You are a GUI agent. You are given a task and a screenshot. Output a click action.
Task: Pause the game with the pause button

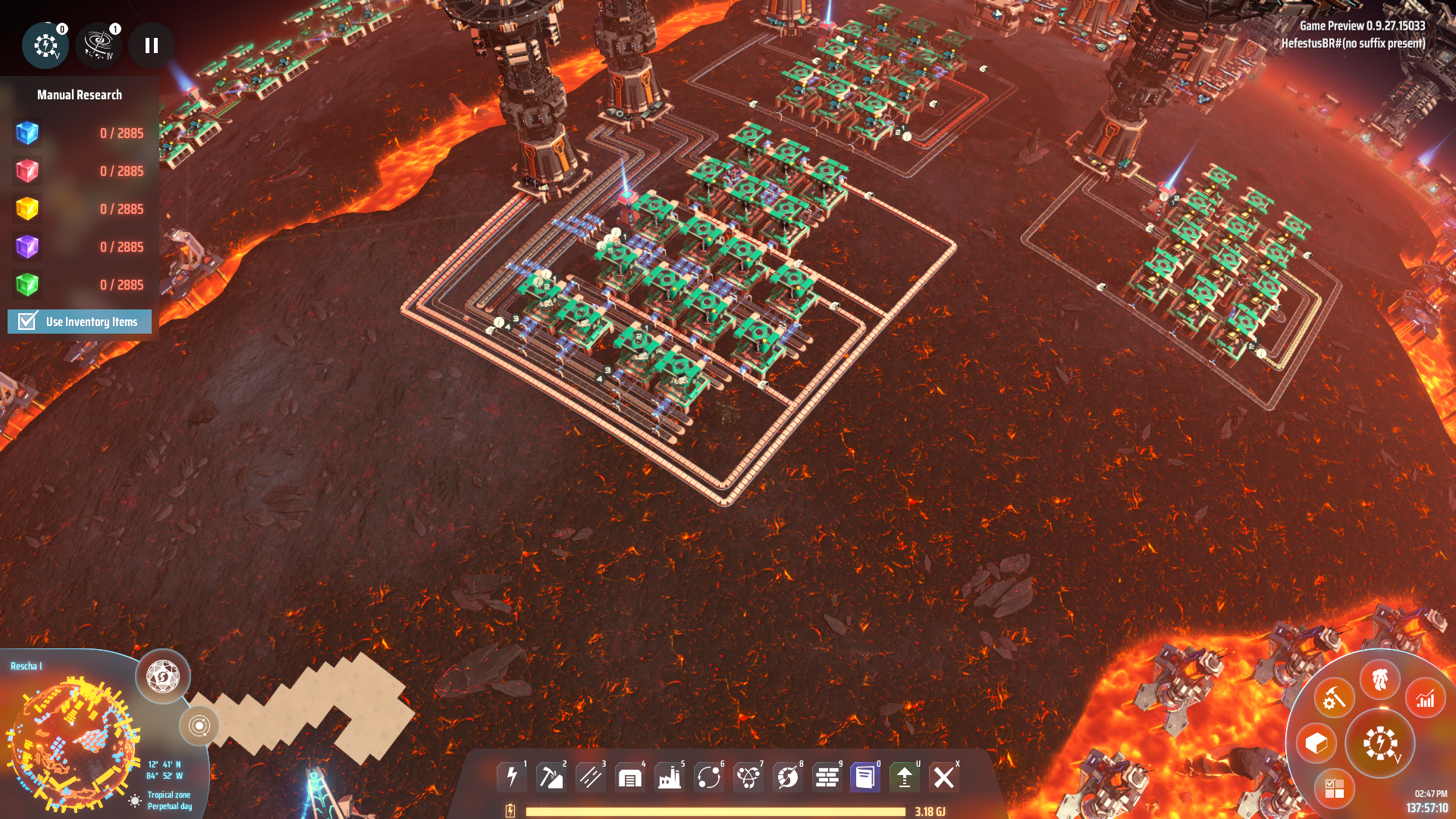pyautogui.click(x=152, y=45)
